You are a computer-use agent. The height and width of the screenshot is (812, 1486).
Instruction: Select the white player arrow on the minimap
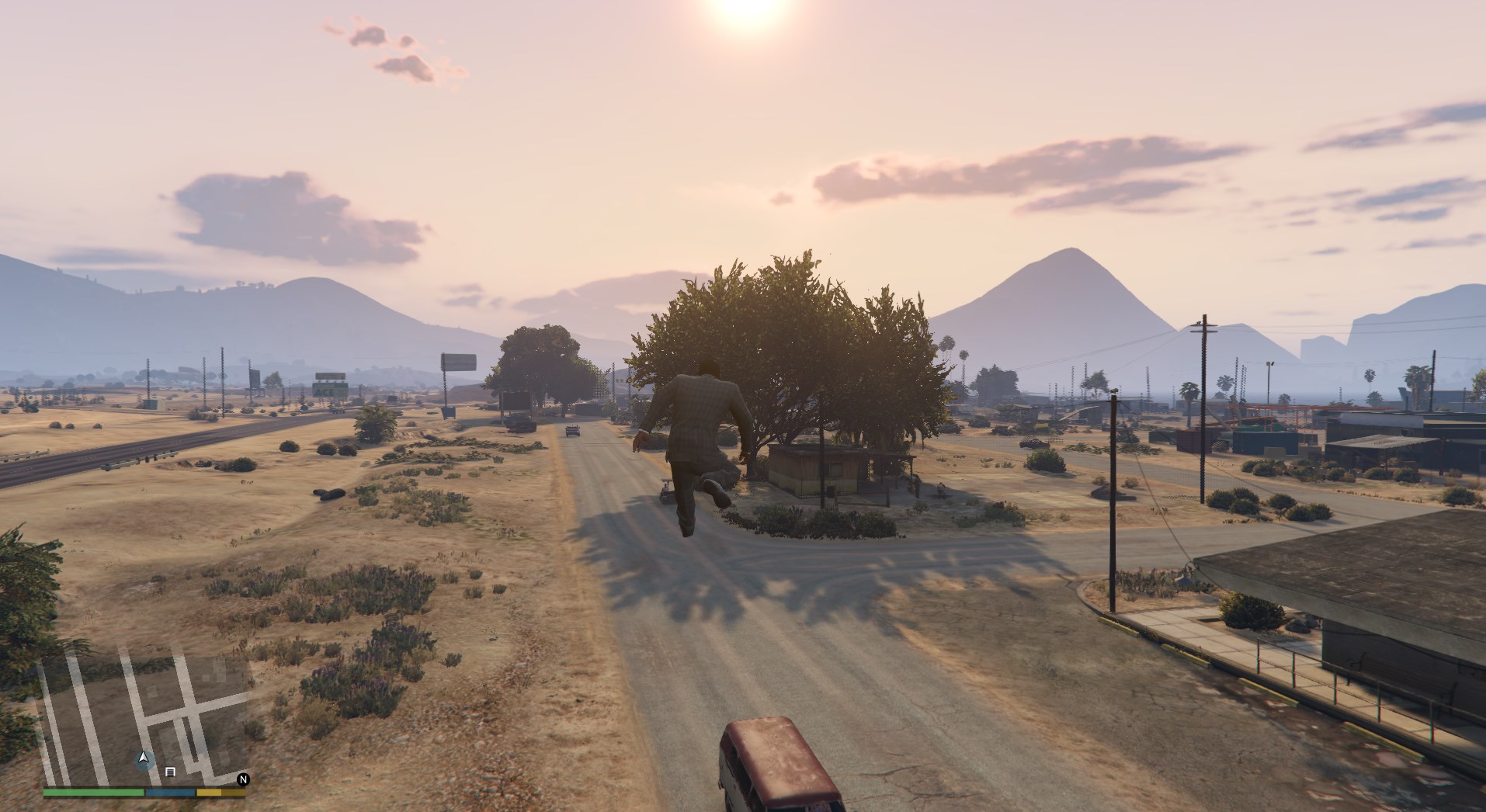point(143,757)
